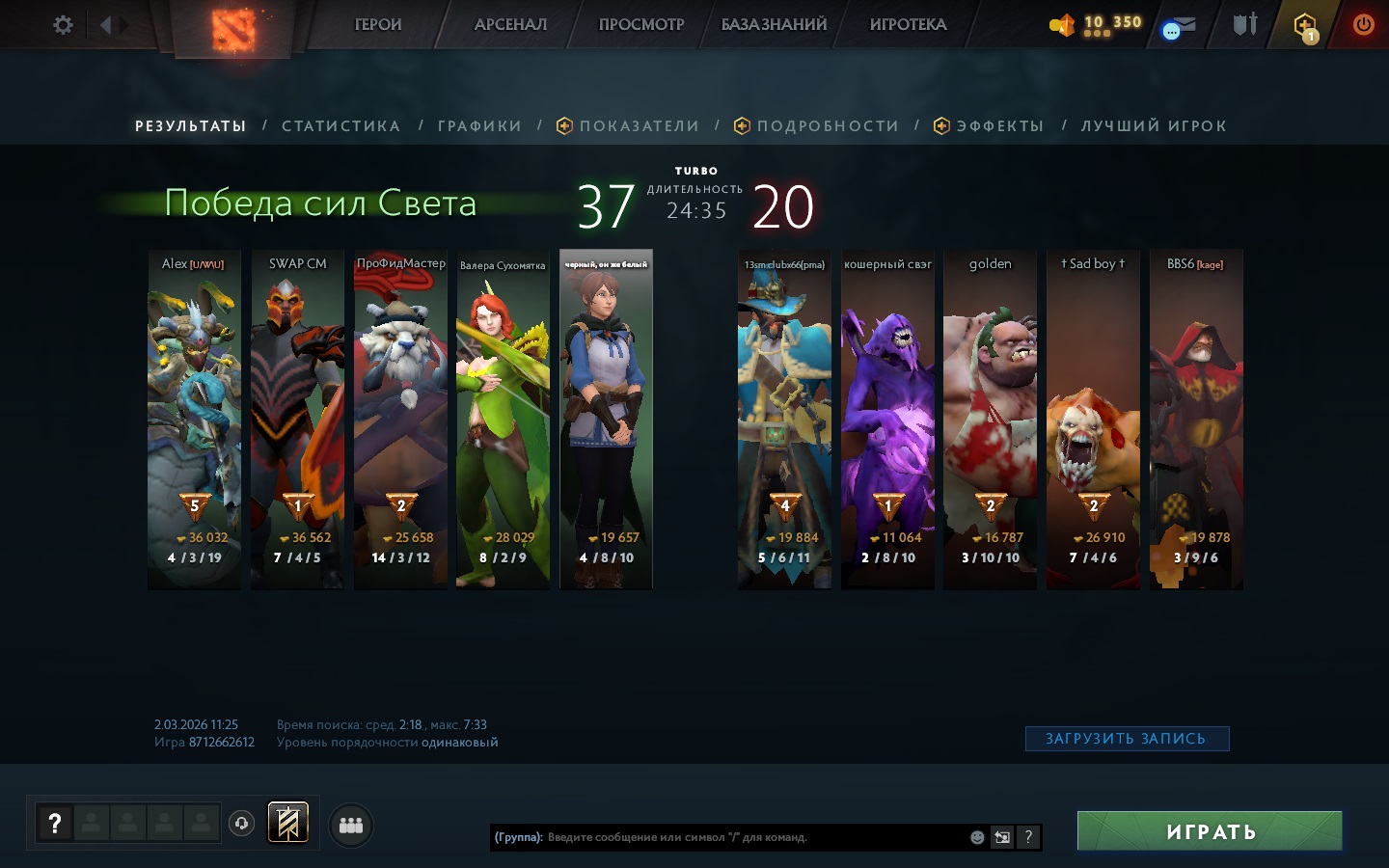Switch to the ГРАФИКИ tab
Viewport: 1389px width, 868px height.
(479, 126)
